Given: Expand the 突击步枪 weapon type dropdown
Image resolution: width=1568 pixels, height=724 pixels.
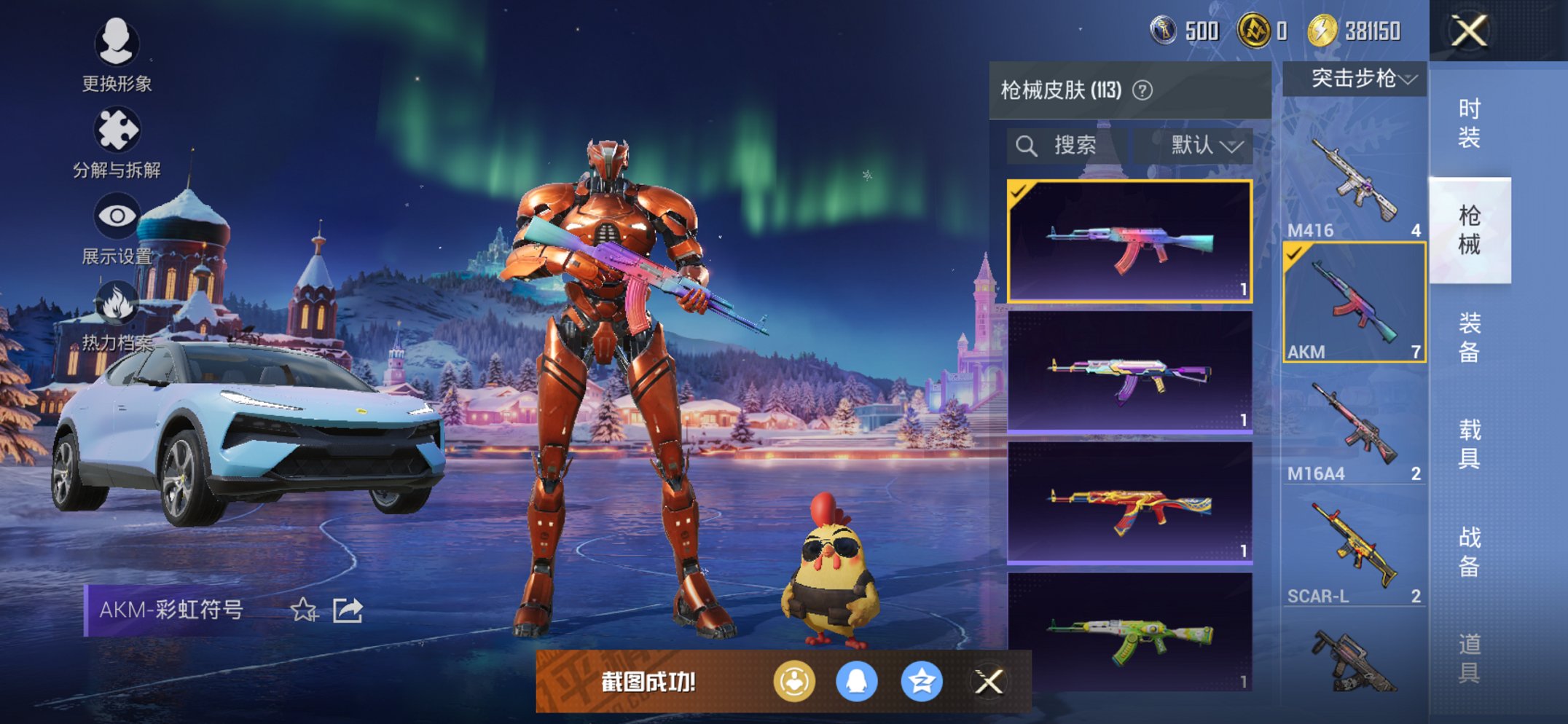Looking at the screenshot, I should pyautogui.click(x=1355, y=79).
